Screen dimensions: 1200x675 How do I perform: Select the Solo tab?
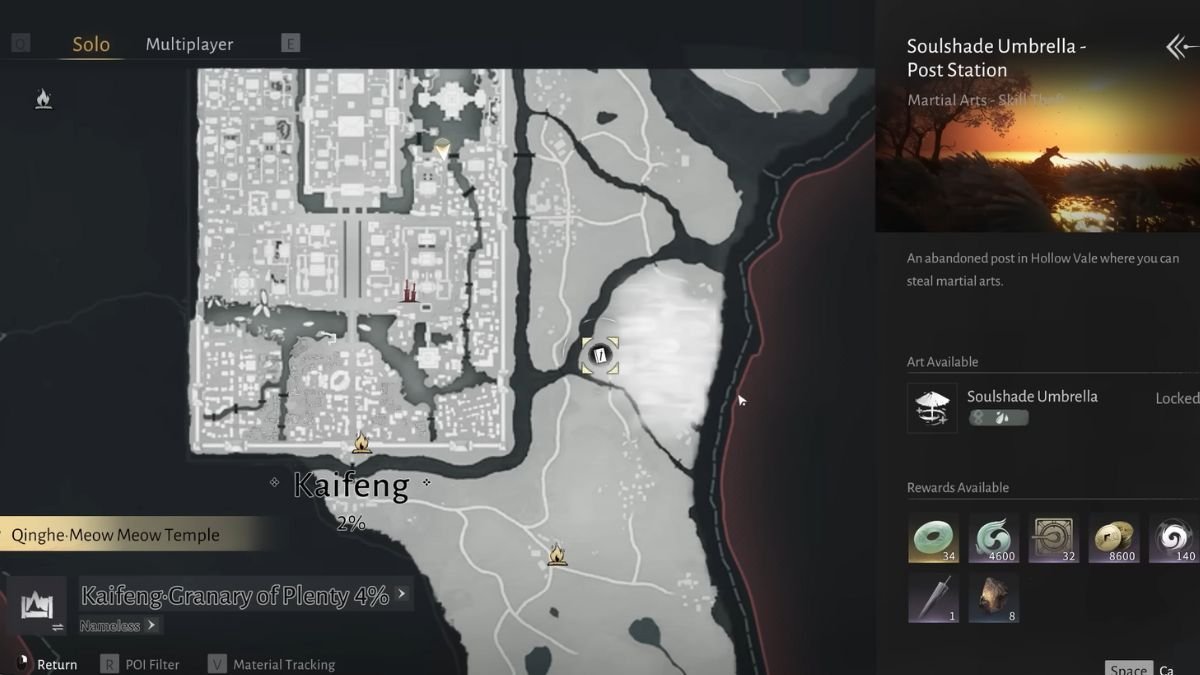click(x=91, y=44)
